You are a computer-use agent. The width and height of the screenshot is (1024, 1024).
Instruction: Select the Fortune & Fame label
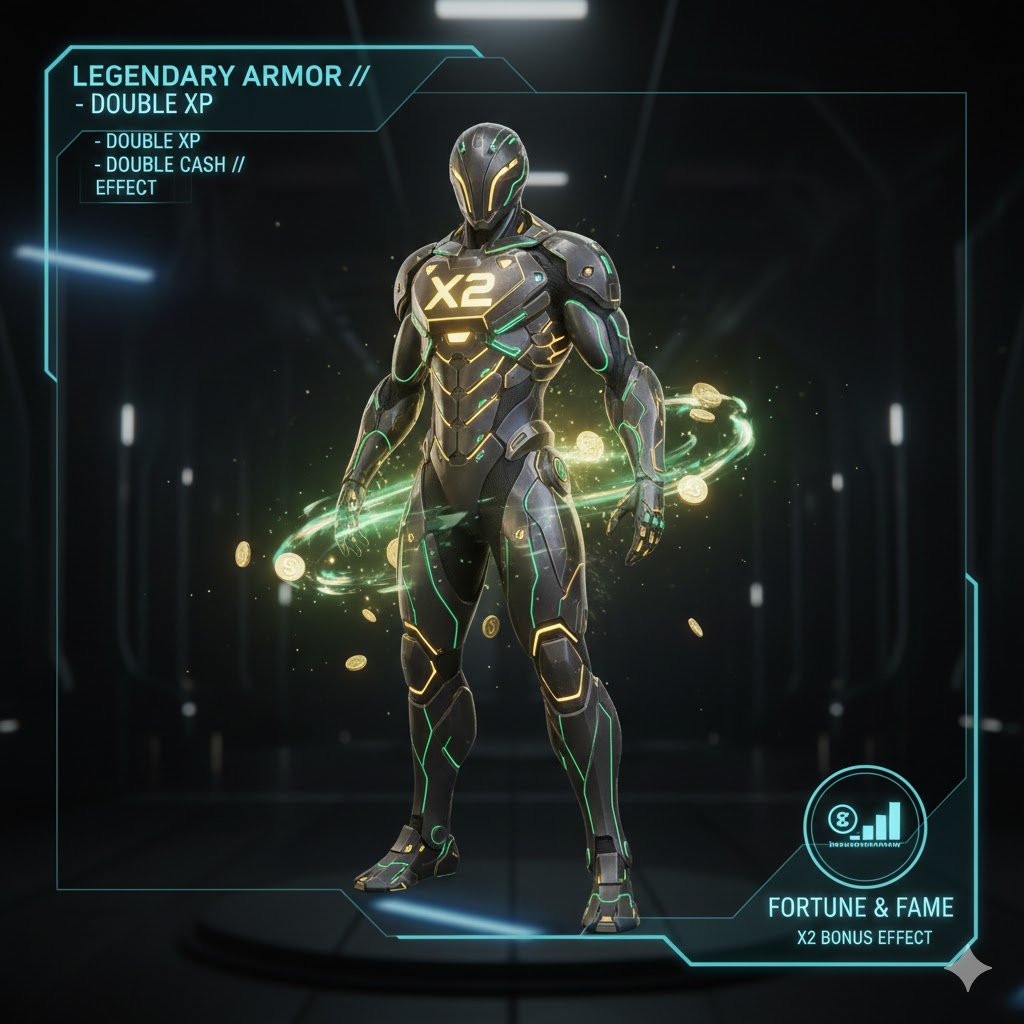tap(860, 908)
